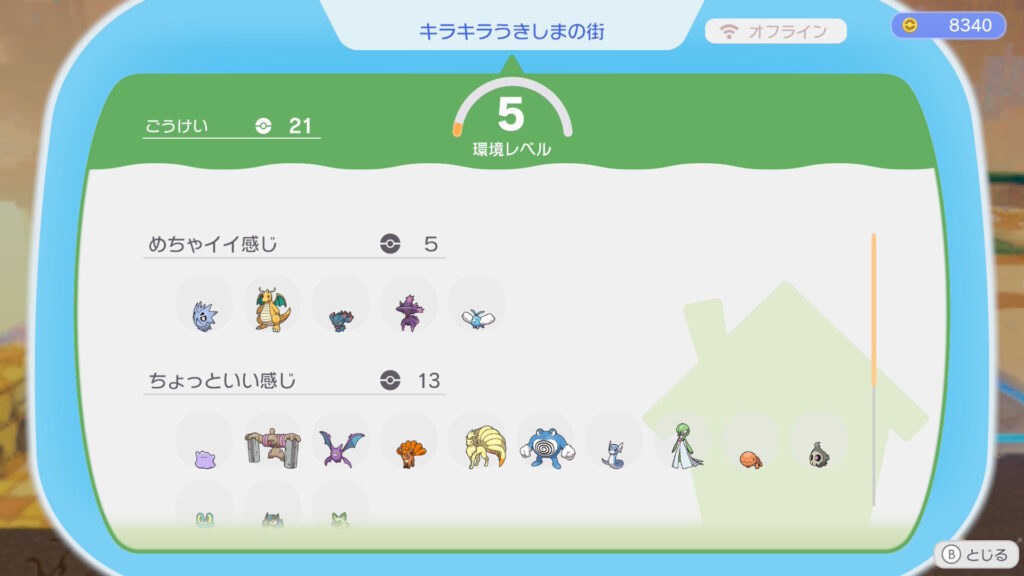Choose Dragonite in the top row
This screenshot has height=576, width=1024.
(x=272, y=309)
